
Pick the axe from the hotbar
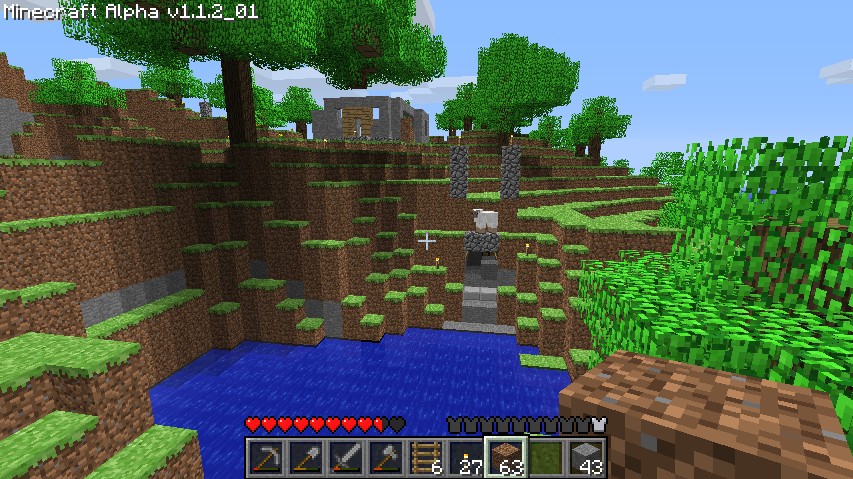tap(385, 458)
